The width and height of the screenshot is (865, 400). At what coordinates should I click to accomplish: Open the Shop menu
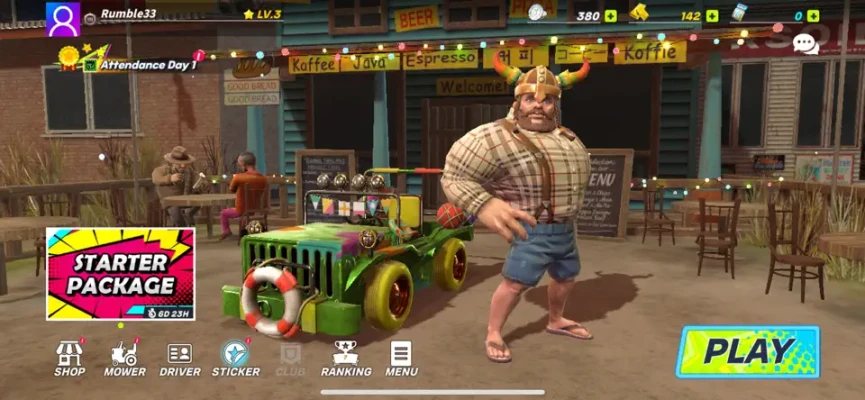69,357
